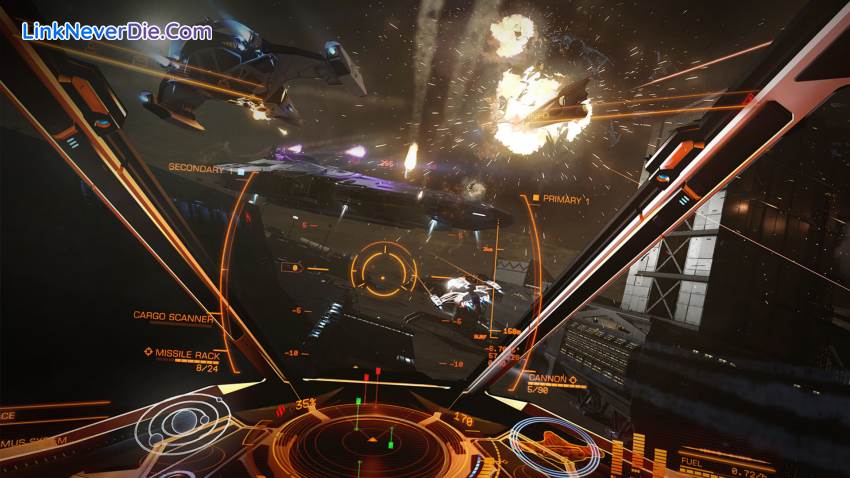This screenshot has height=478, width=850.
Task: Select the Cannon weapon entry
Action: [x=553, y=380]
